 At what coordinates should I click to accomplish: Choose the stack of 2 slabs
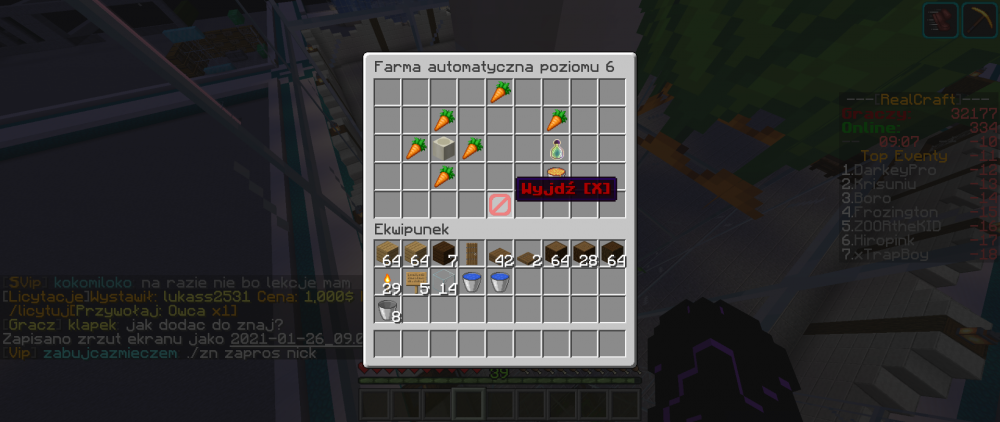click(528, 254)
